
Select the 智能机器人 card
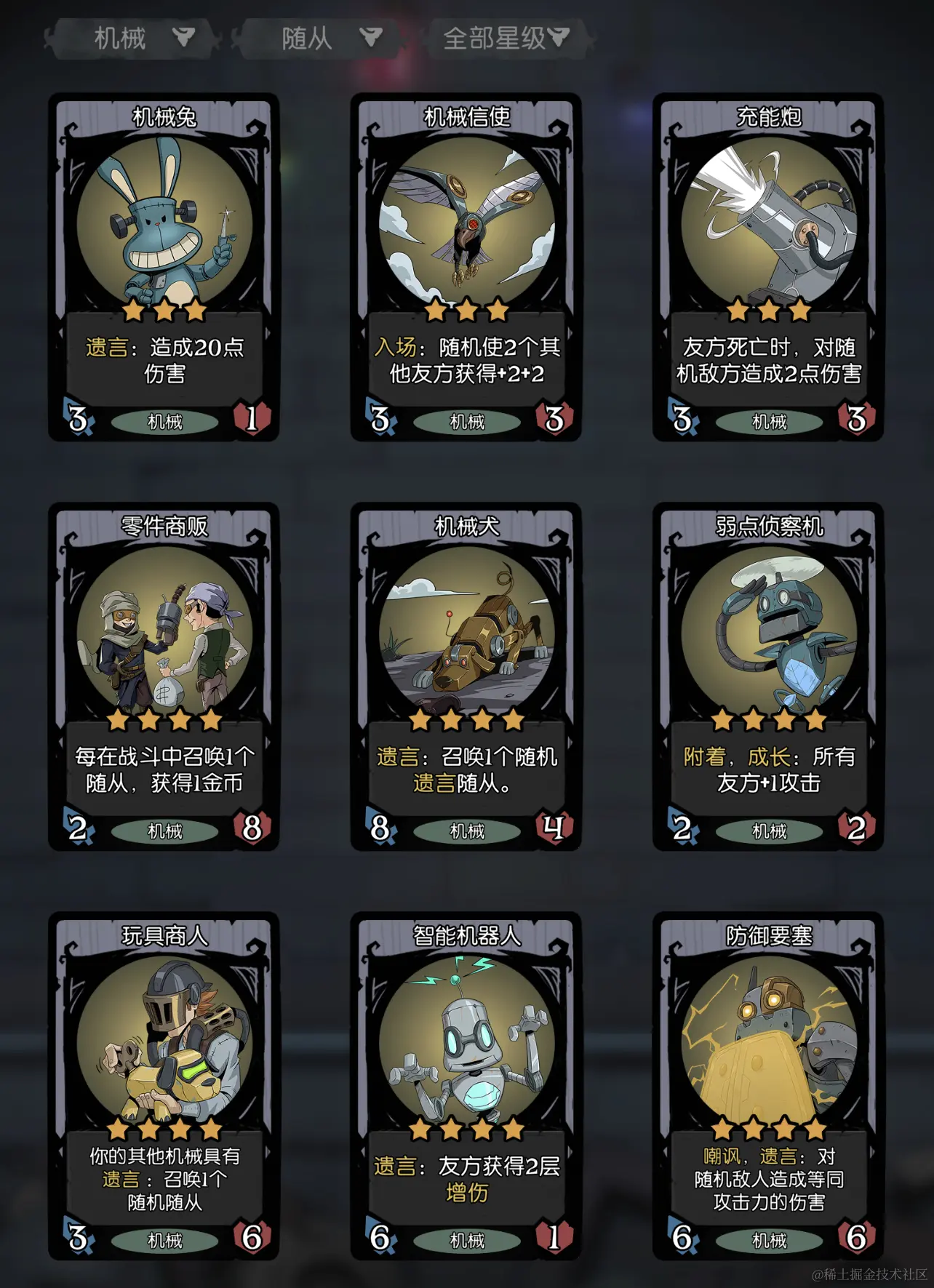466,1086
